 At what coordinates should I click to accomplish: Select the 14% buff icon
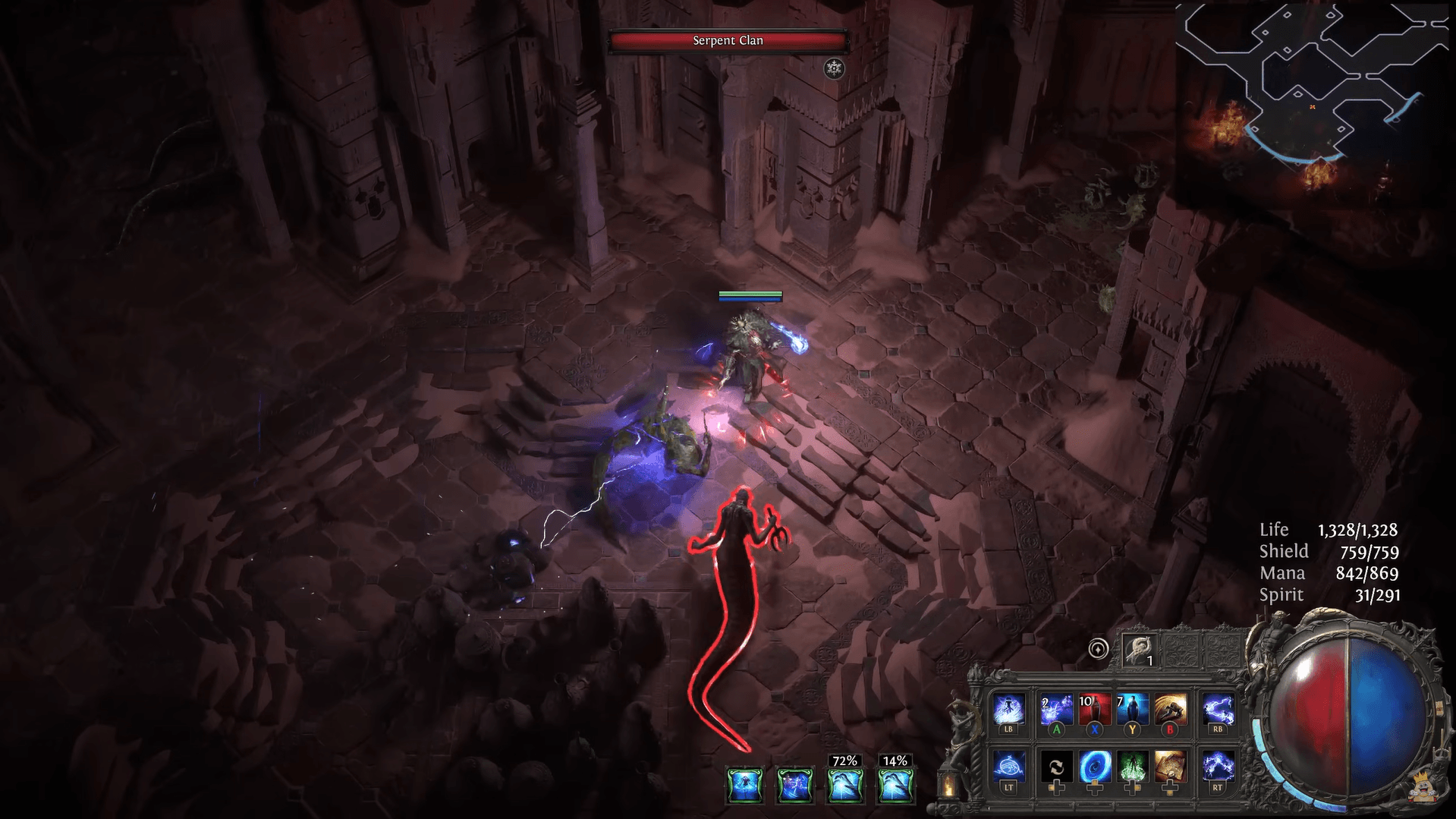[x=895, y=785]
